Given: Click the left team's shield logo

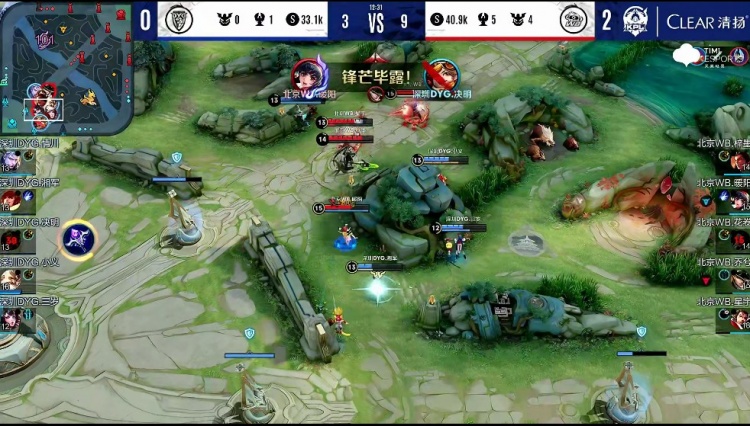Looking at the screenshot, I should [179, 20].
